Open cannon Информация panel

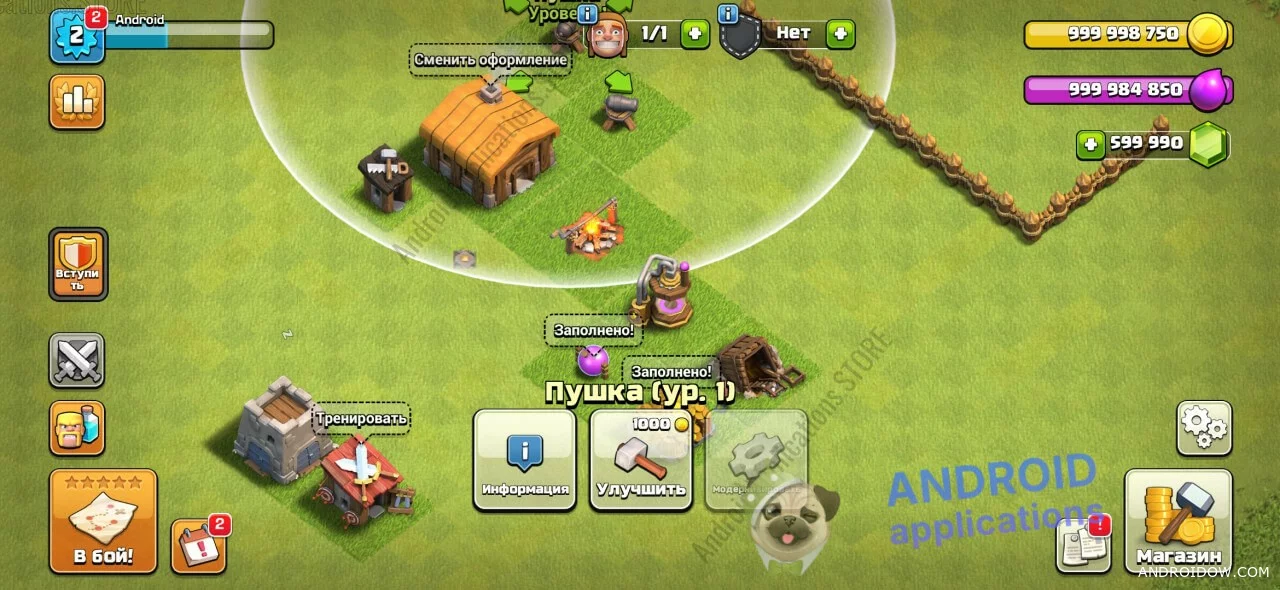525,460
